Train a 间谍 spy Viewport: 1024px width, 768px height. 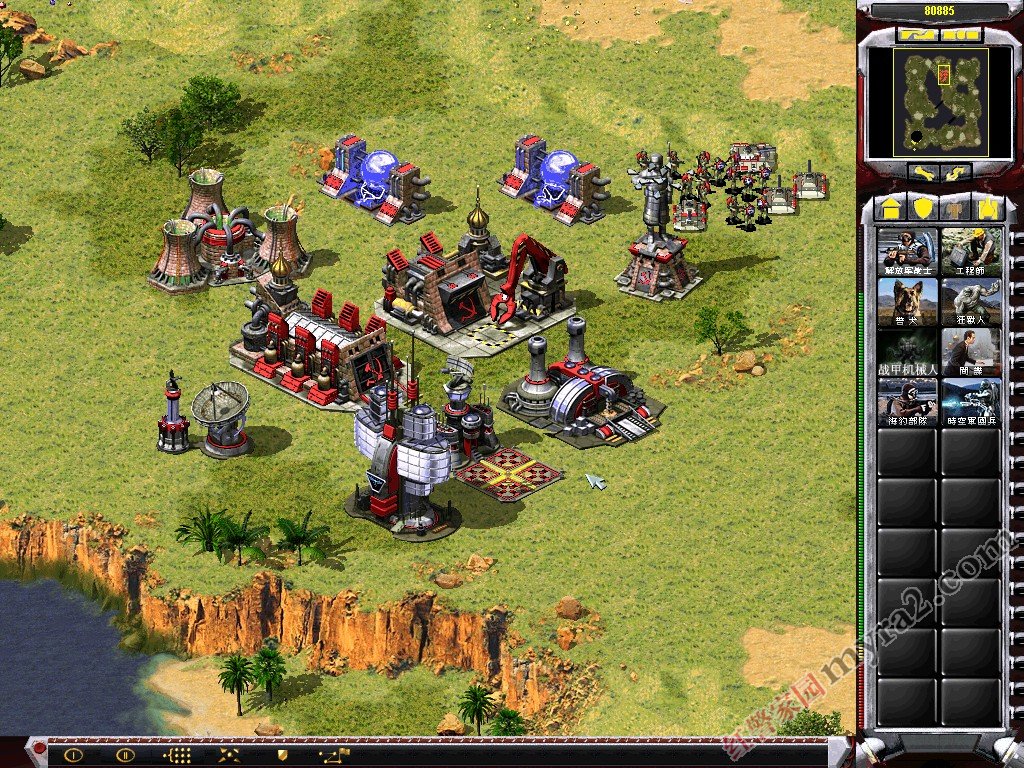(x=970, y=352)
